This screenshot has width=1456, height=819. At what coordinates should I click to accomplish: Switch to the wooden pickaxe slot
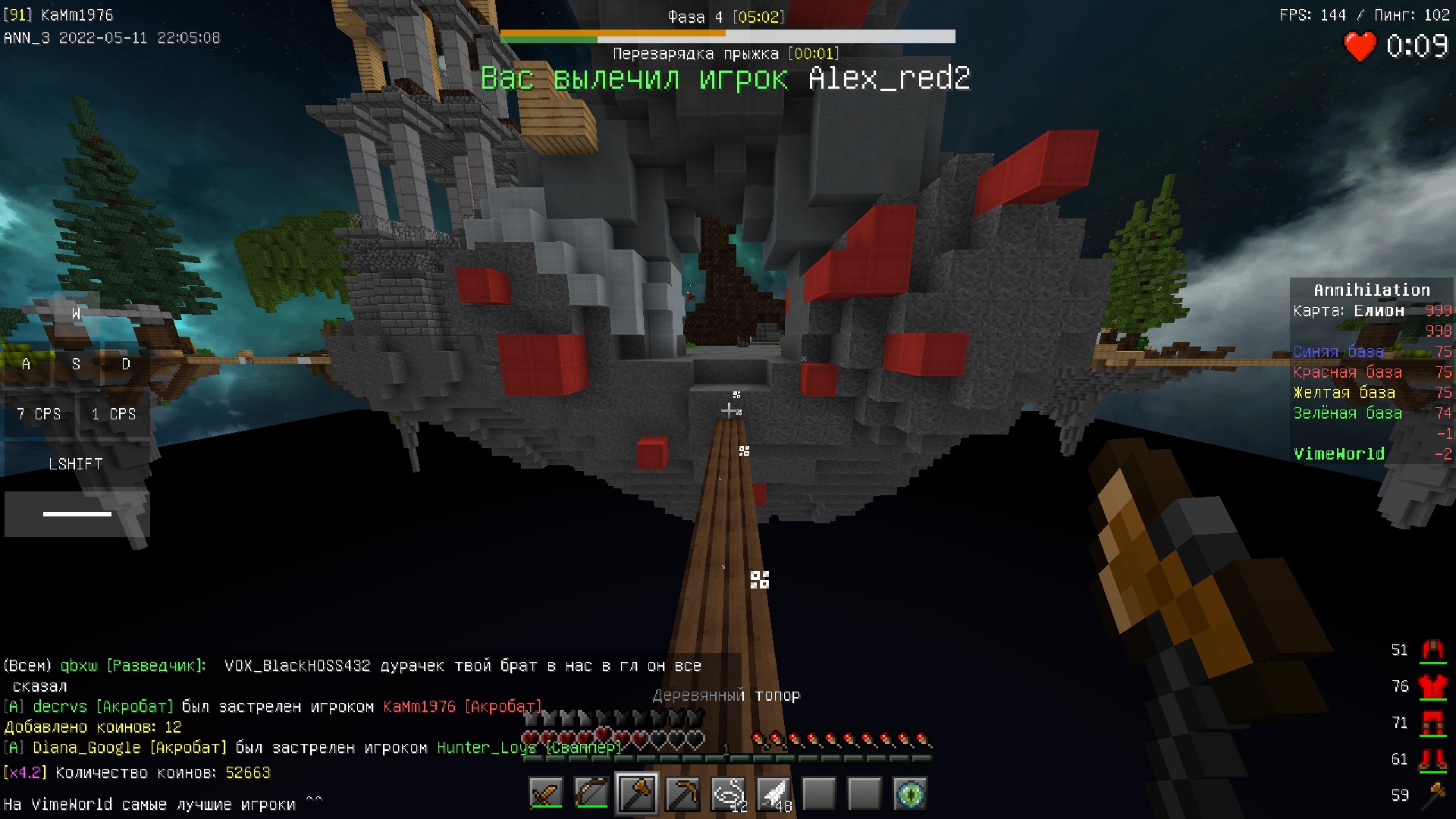click(x=682, y=794)
